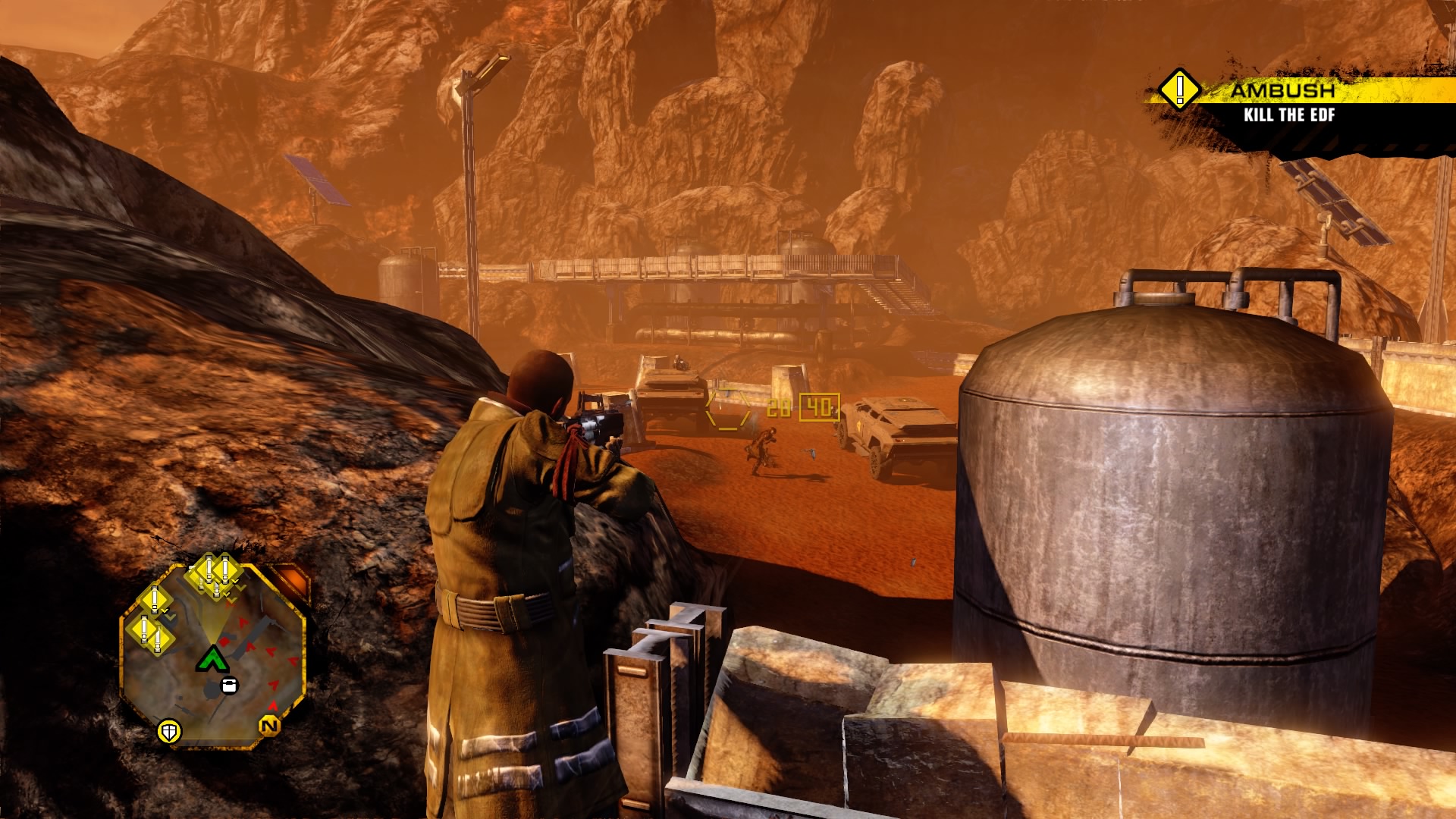Click the North compass marker on minimap
The height and width of the screenshot is (819, 1456).
click(x=269, y=726)
